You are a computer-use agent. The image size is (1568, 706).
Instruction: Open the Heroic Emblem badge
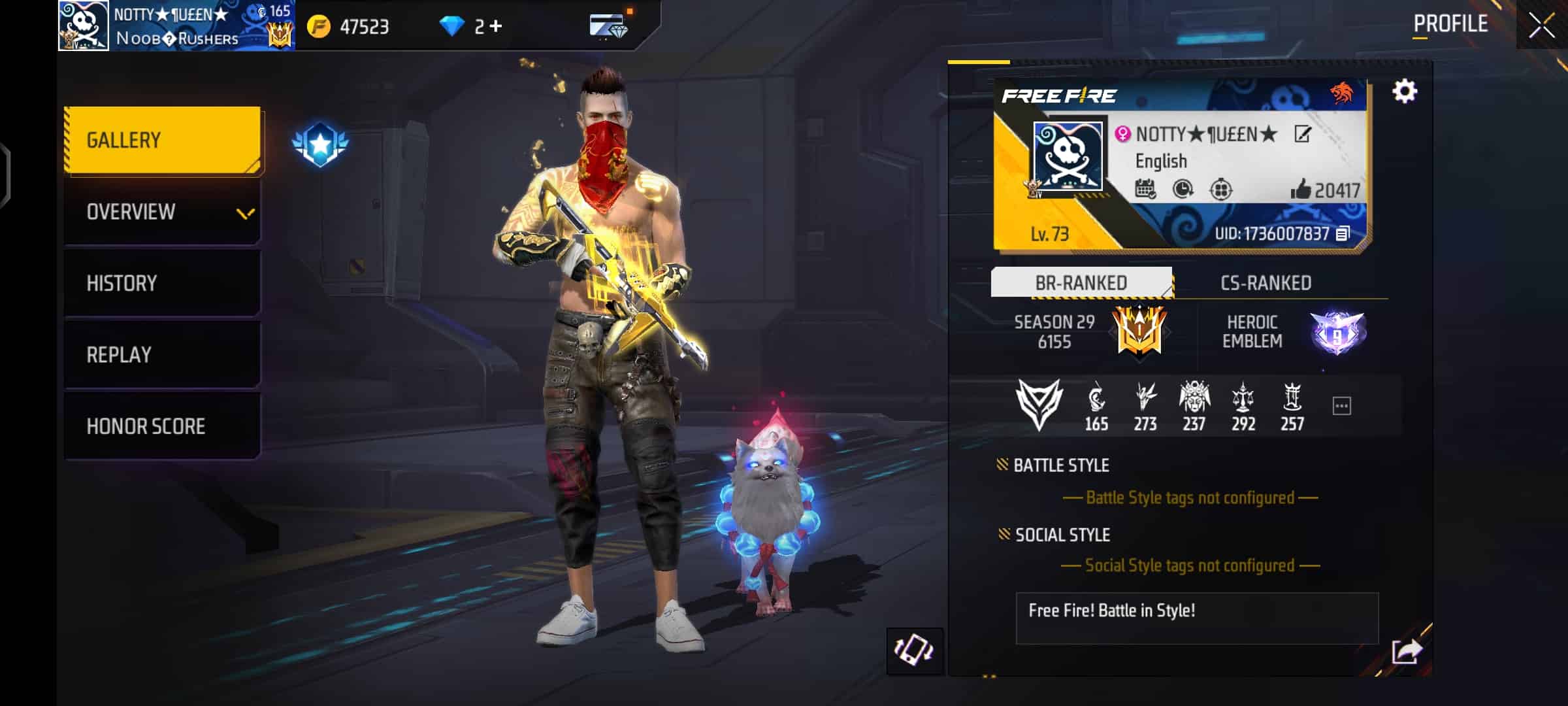point(1337,332)
